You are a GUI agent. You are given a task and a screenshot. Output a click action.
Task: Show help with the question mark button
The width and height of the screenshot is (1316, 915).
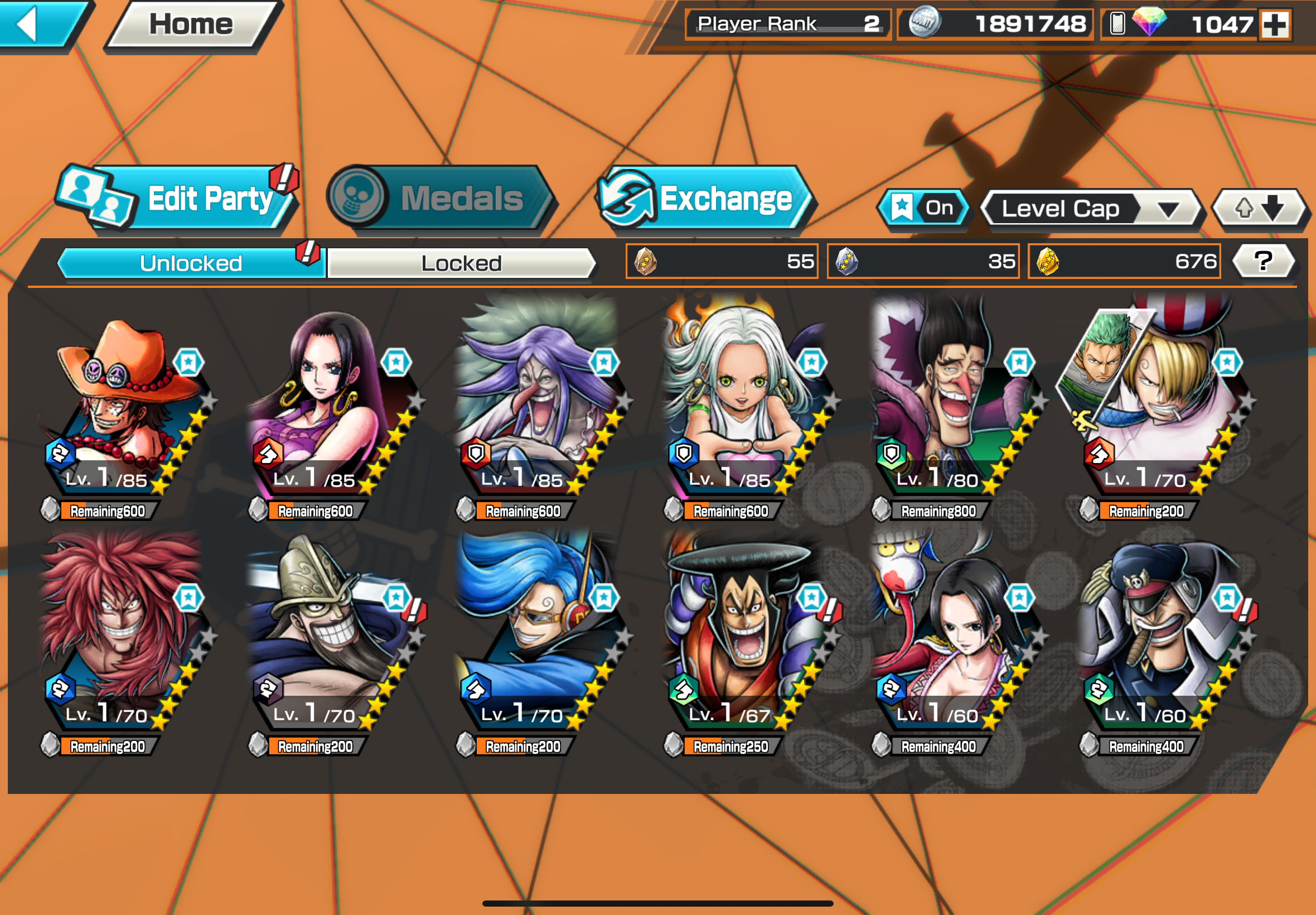[1262, 262]
